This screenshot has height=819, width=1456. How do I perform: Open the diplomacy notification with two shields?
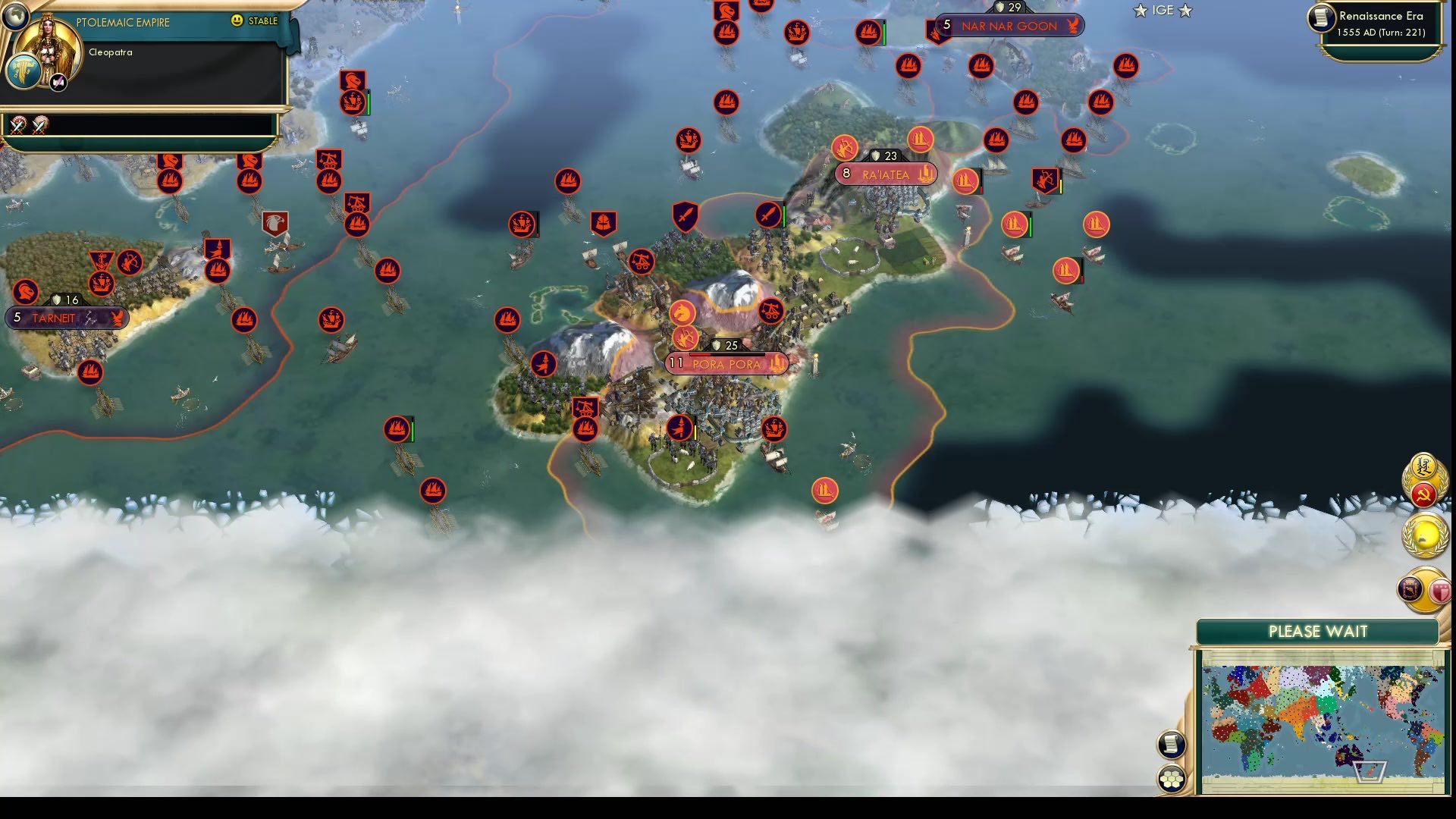pyautogui.click(x=1423, y=590)
